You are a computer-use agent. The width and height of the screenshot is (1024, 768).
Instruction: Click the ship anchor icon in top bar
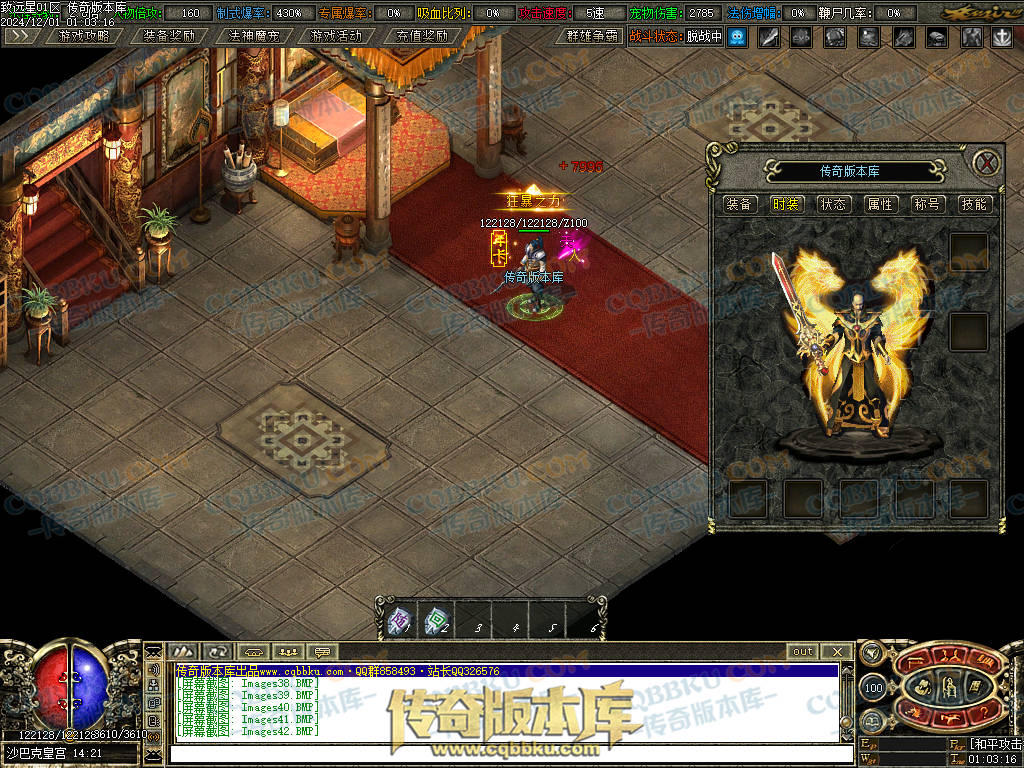[1002, 37]
